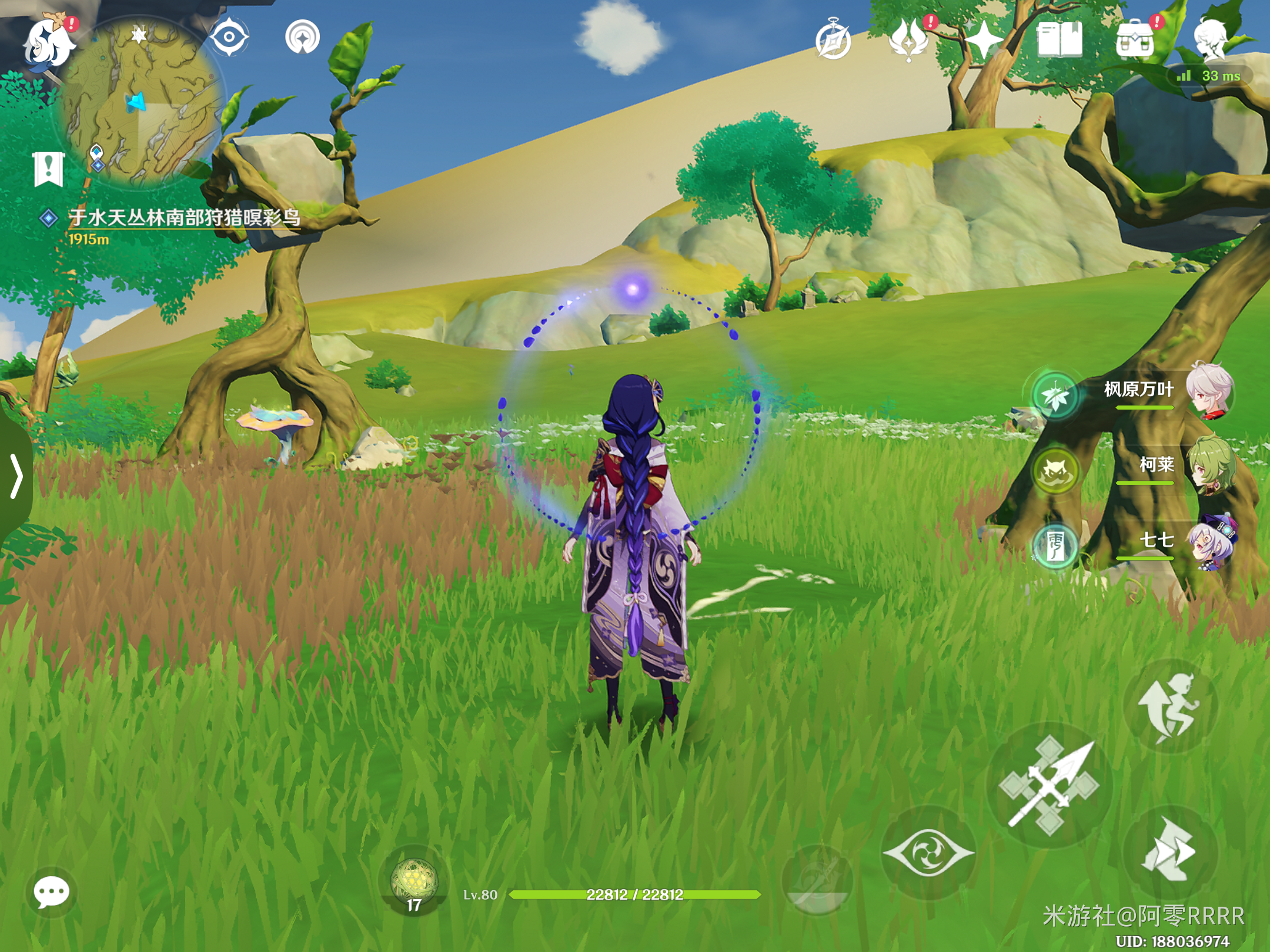Select the tracked quest about hunting birds
This screenshot has width=1270, height=952.
pyautogui.click(x=183, y=218)
